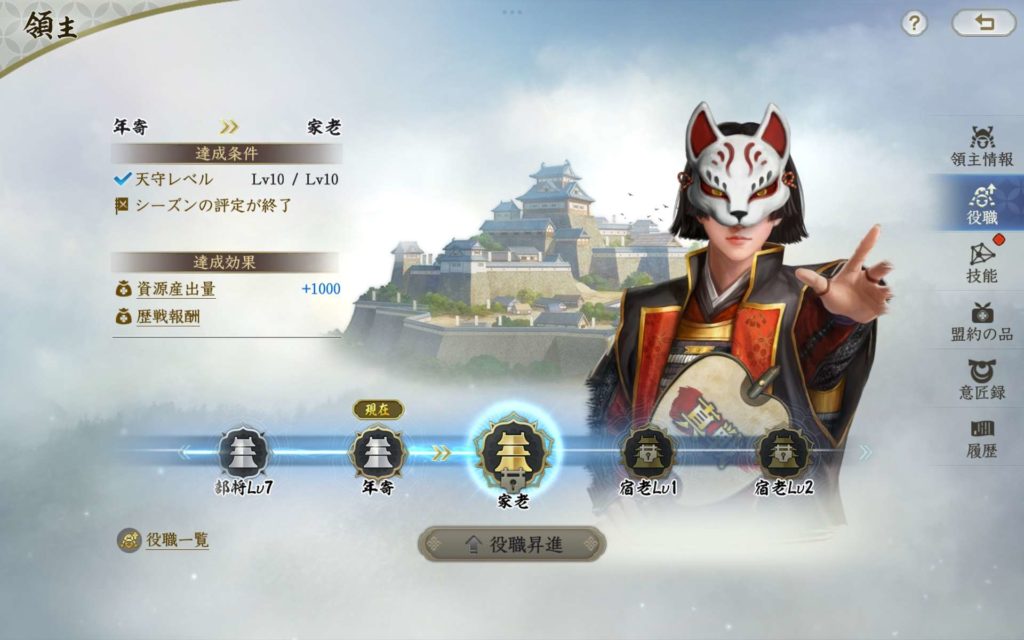This screenshot has width=1024, height=640.
Task: Show later ranks with the right arrow
Action: (x=865, y=453)
